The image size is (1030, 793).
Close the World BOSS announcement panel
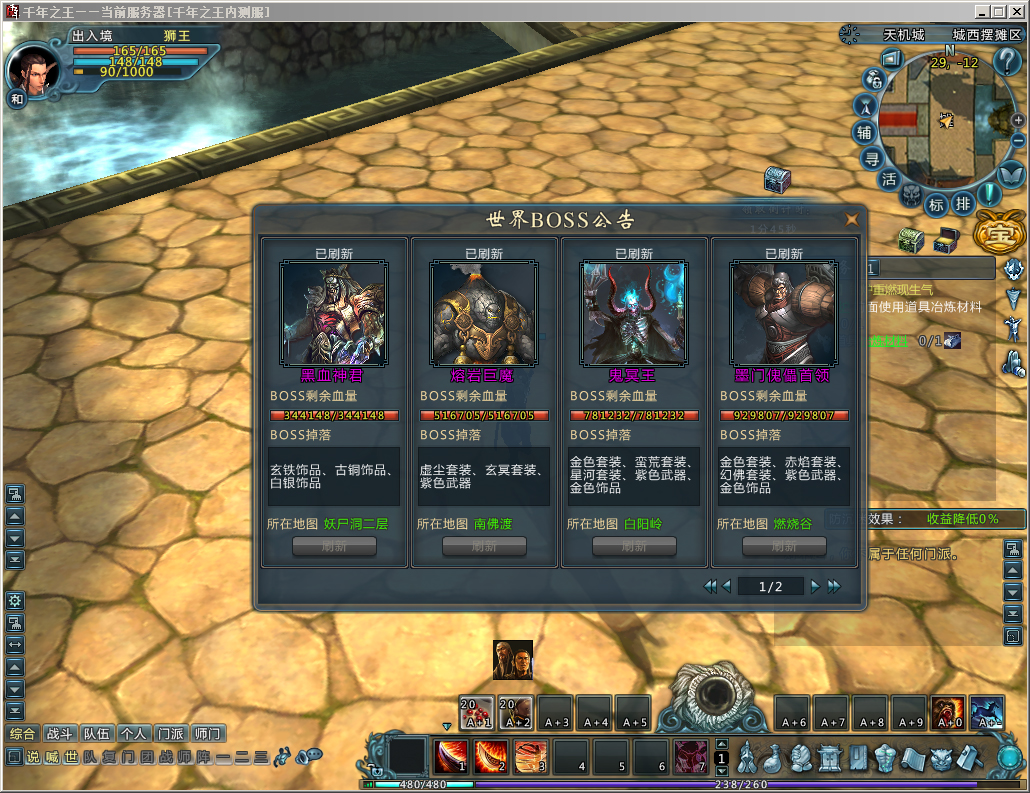[x=852, y=220]
